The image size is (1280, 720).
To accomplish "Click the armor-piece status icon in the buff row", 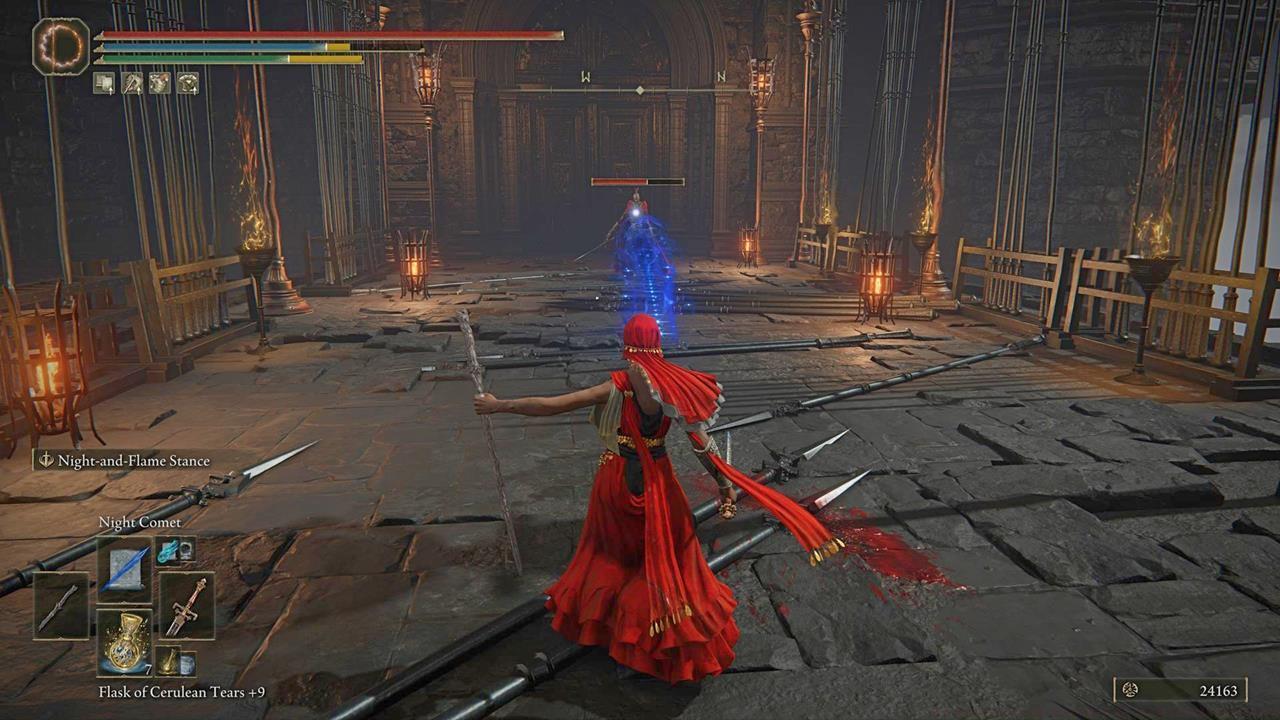I will [159, 82].
